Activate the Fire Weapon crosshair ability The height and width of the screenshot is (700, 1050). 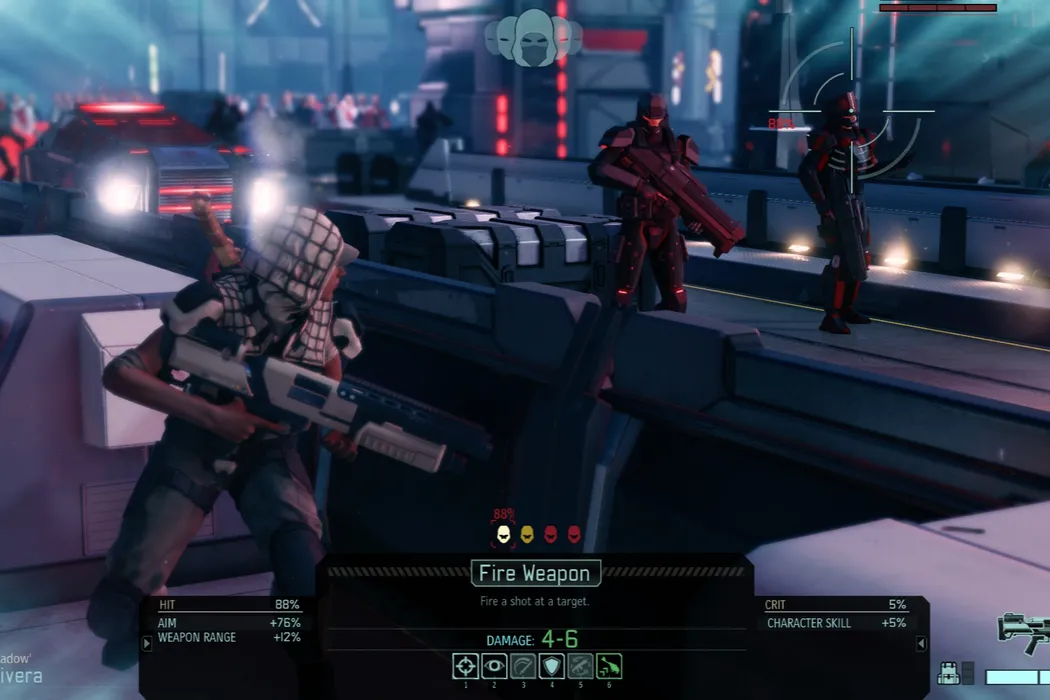466,666
